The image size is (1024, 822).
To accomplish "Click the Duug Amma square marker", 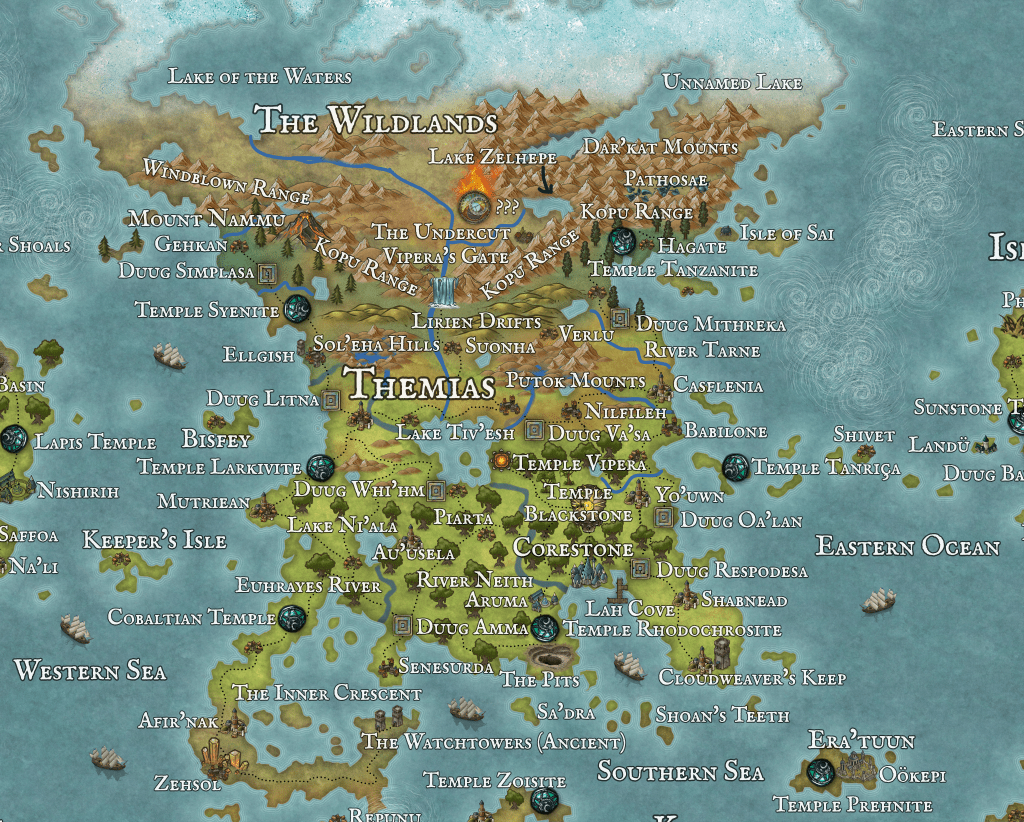I will point(403,625).
